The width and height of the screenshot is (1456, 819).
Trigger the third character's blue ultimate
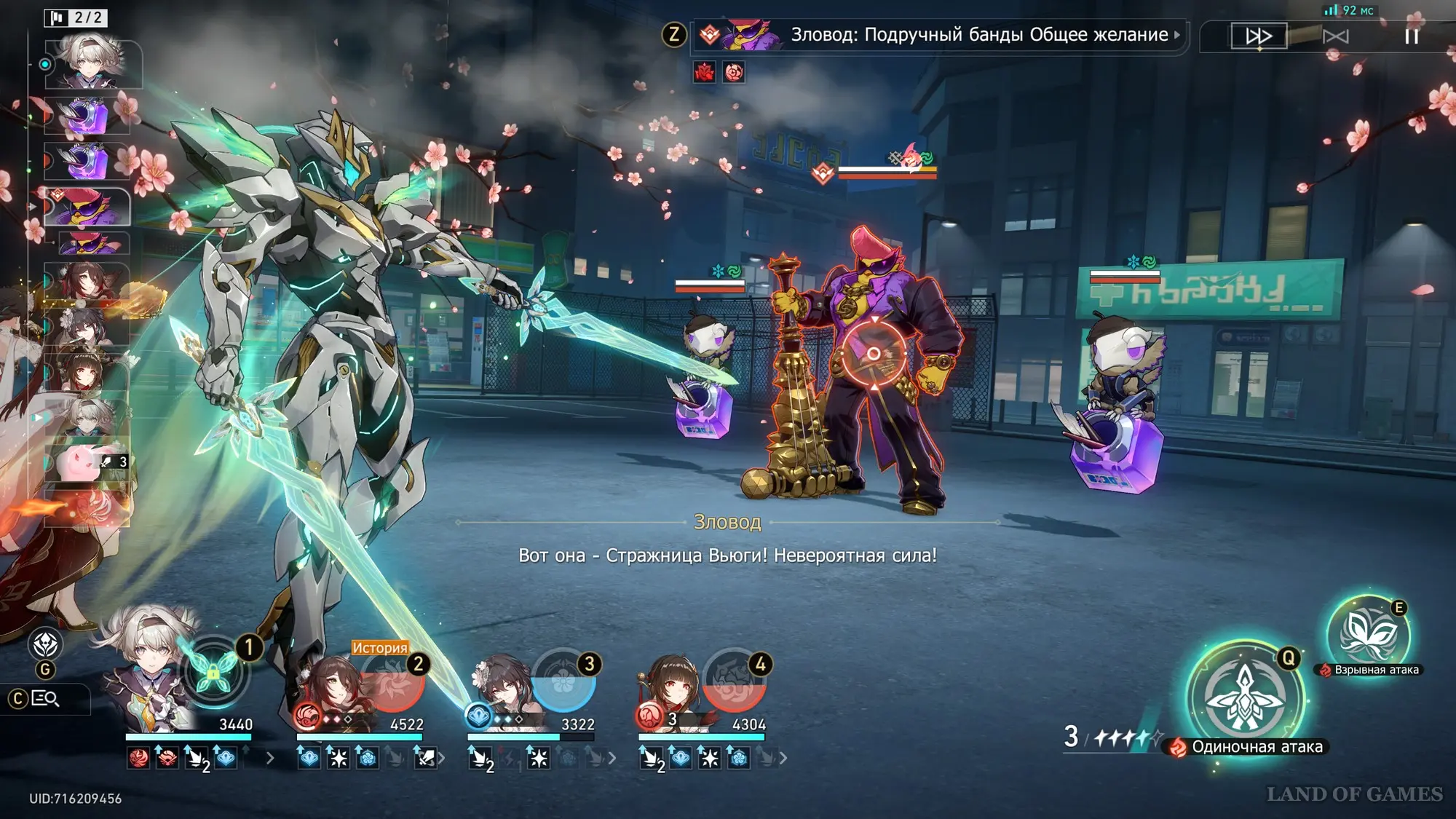(563, 681)
